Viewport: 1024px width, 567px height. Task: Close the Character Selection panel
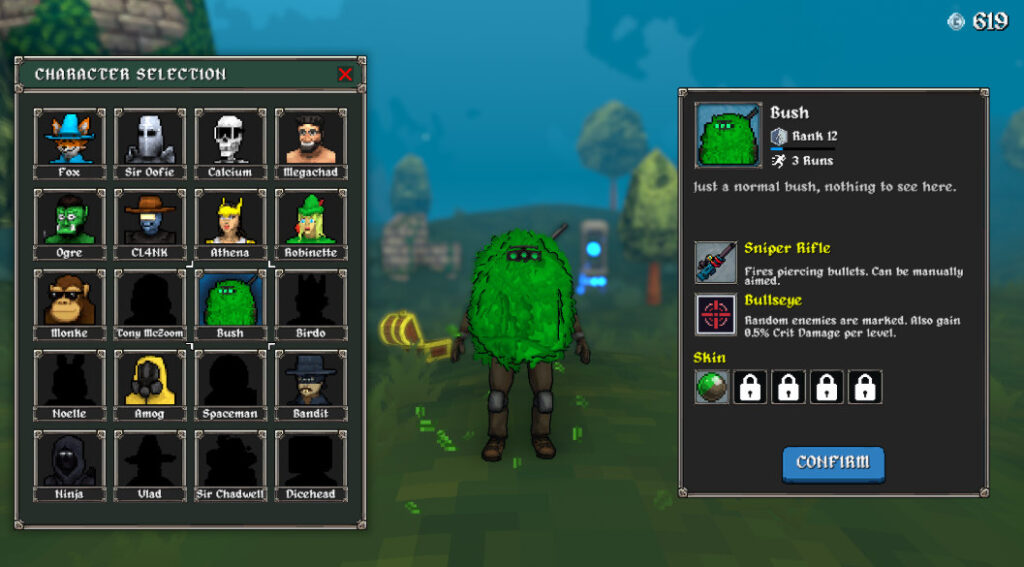345,74
